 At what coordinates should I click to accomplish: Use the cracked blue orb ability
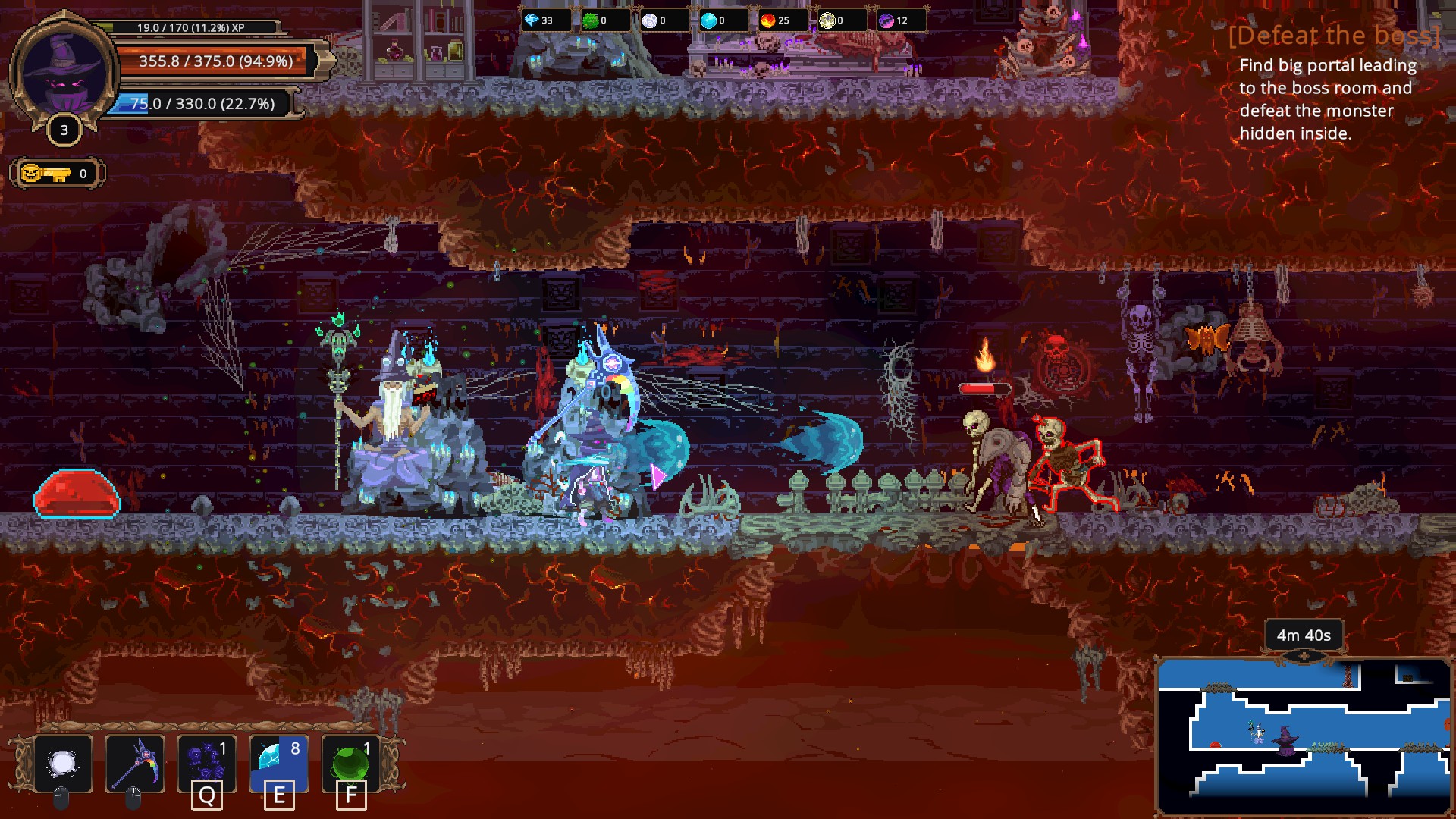point(278,764)
